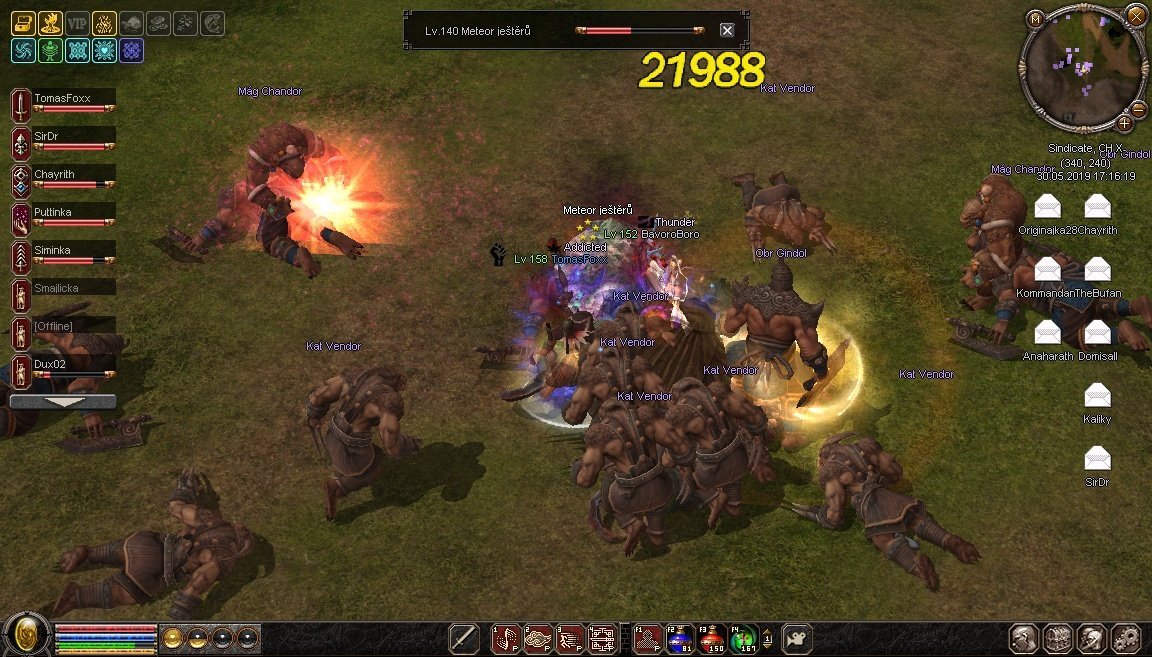The width and height of the screenshot is (1152, 657).
Task: Toggle the camera mode button
Action: point(797,638)
